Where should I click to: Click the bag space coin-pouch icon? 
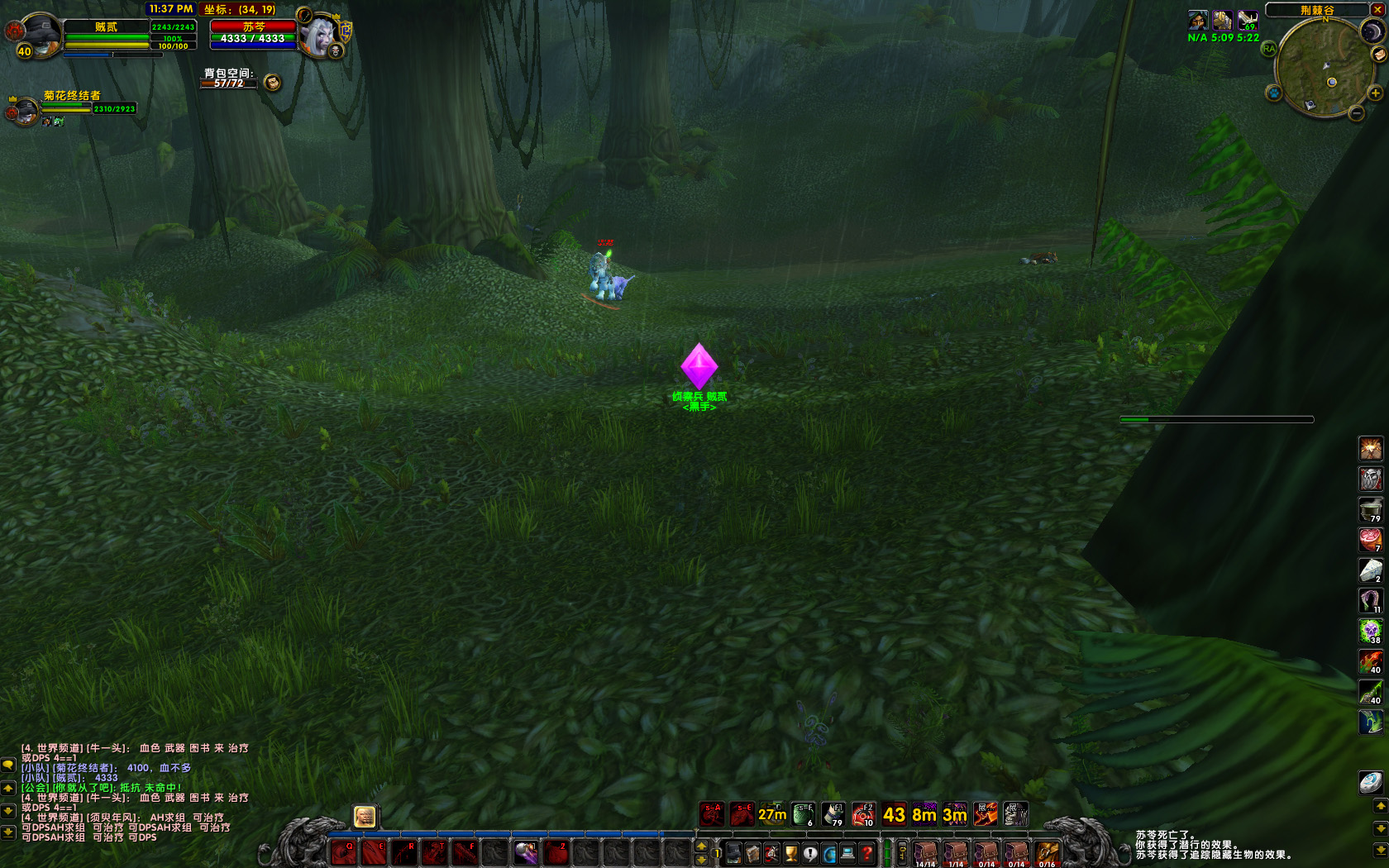point(272,82)
